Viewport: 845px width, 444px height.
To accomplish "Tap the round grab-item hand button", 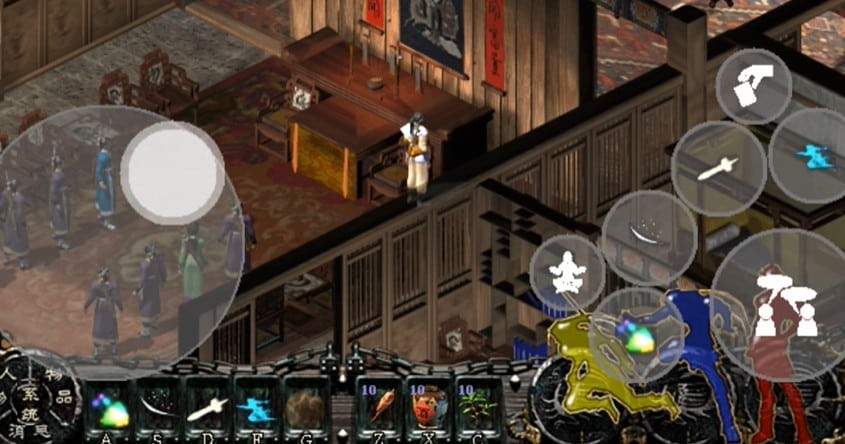I will (754, 86).
